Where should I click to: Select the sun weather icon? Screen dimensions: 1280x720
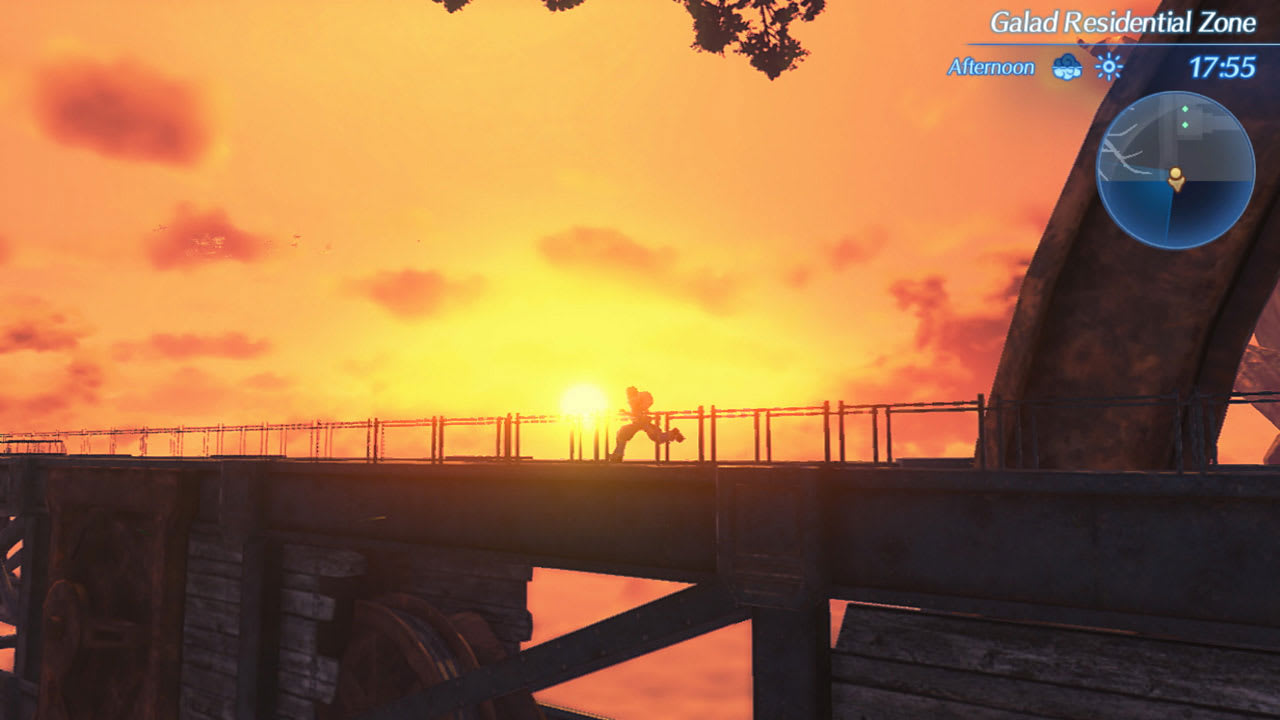[1107, 68]
